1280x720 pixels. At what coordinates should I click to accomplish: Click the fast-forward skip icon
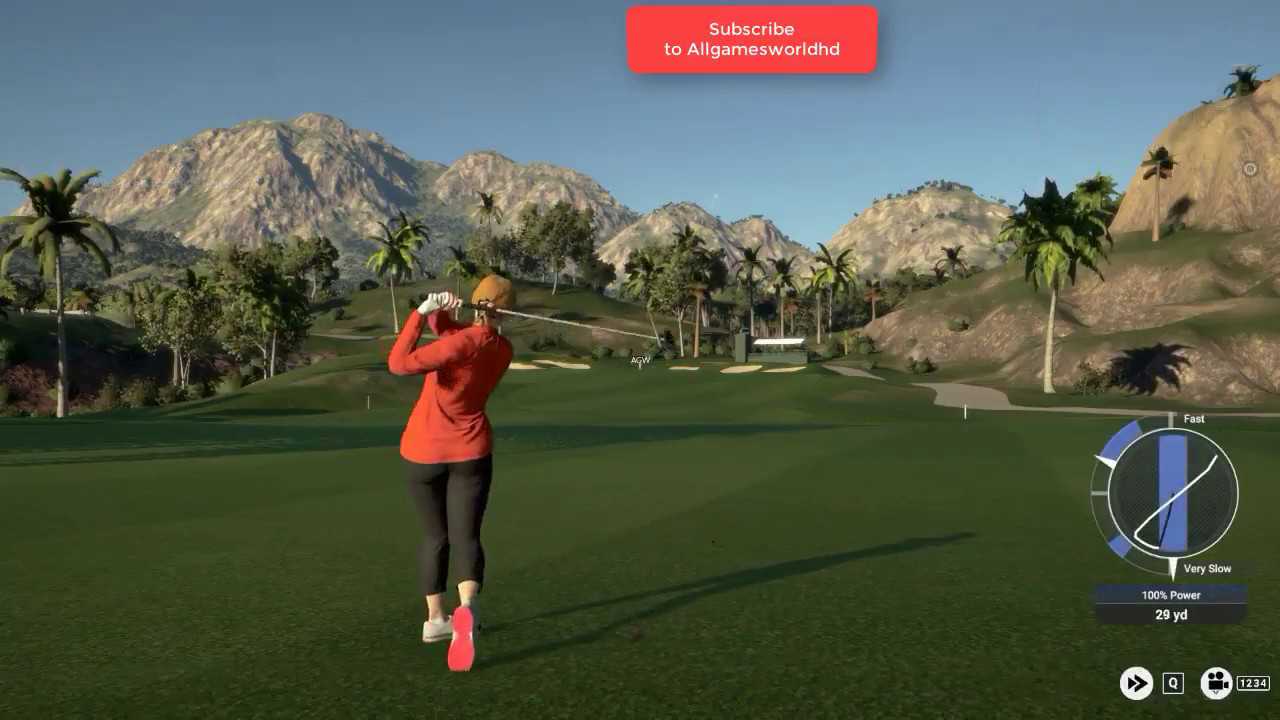coord(1136,683)
